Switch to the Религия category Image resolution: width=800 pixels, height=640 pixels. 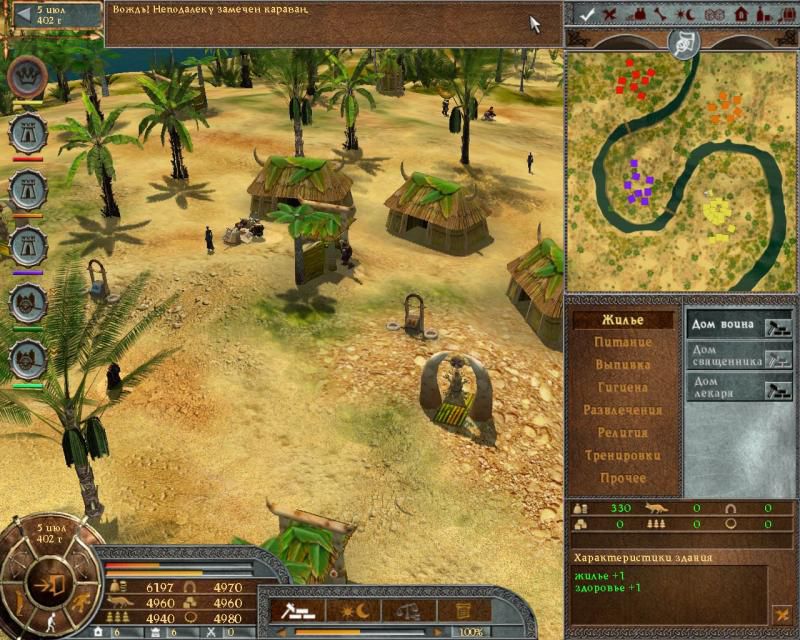(622, 433)
